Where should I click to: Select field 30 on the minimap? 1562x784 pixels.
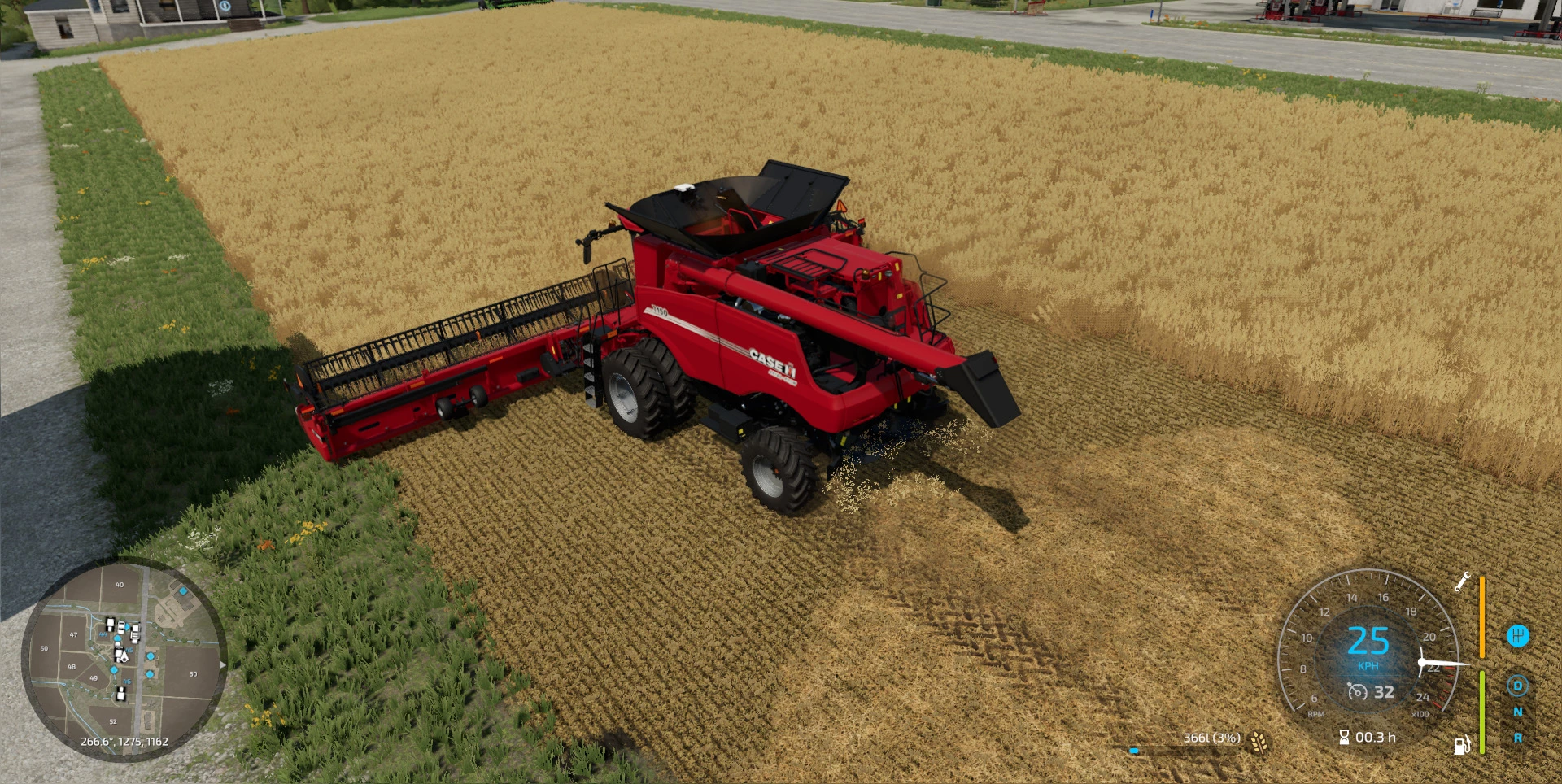pyautogui.click(x=194, y=673)
